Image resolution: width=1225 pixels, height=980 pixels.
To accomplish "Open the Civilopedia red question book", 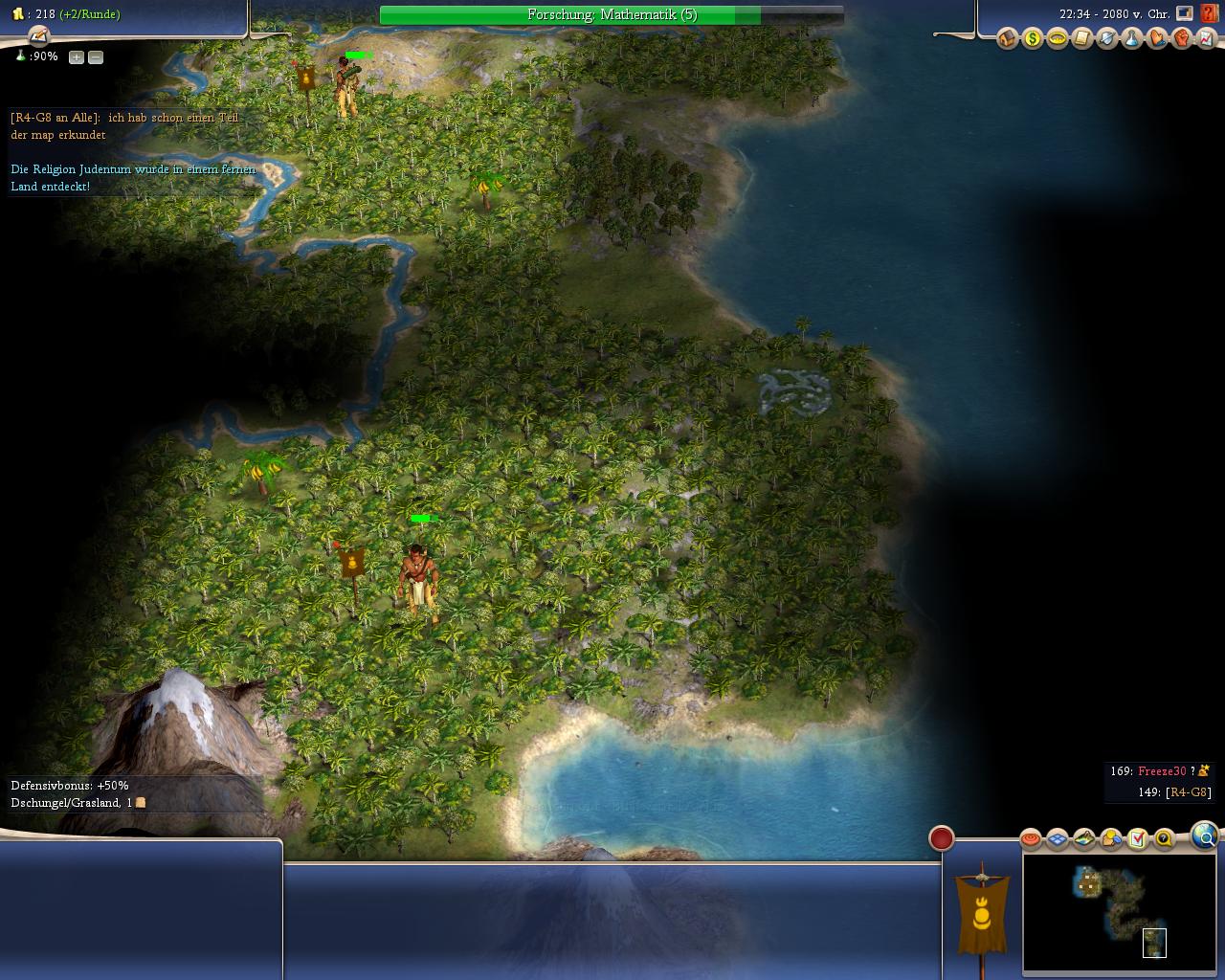I will click(1210, 14).
